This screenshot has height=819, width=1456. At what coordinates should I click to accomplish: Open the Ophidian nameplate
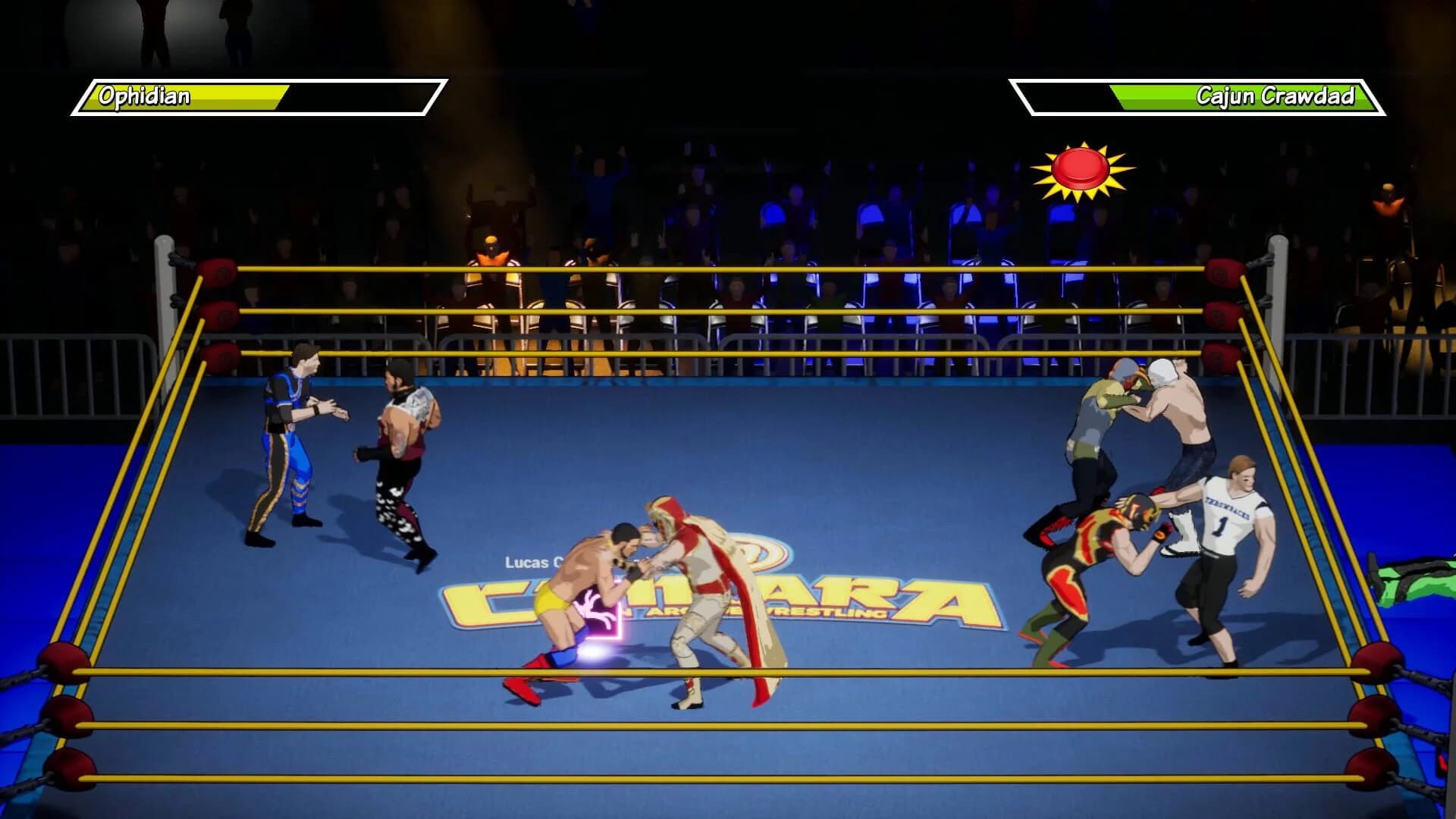click(x=144, y=96)
